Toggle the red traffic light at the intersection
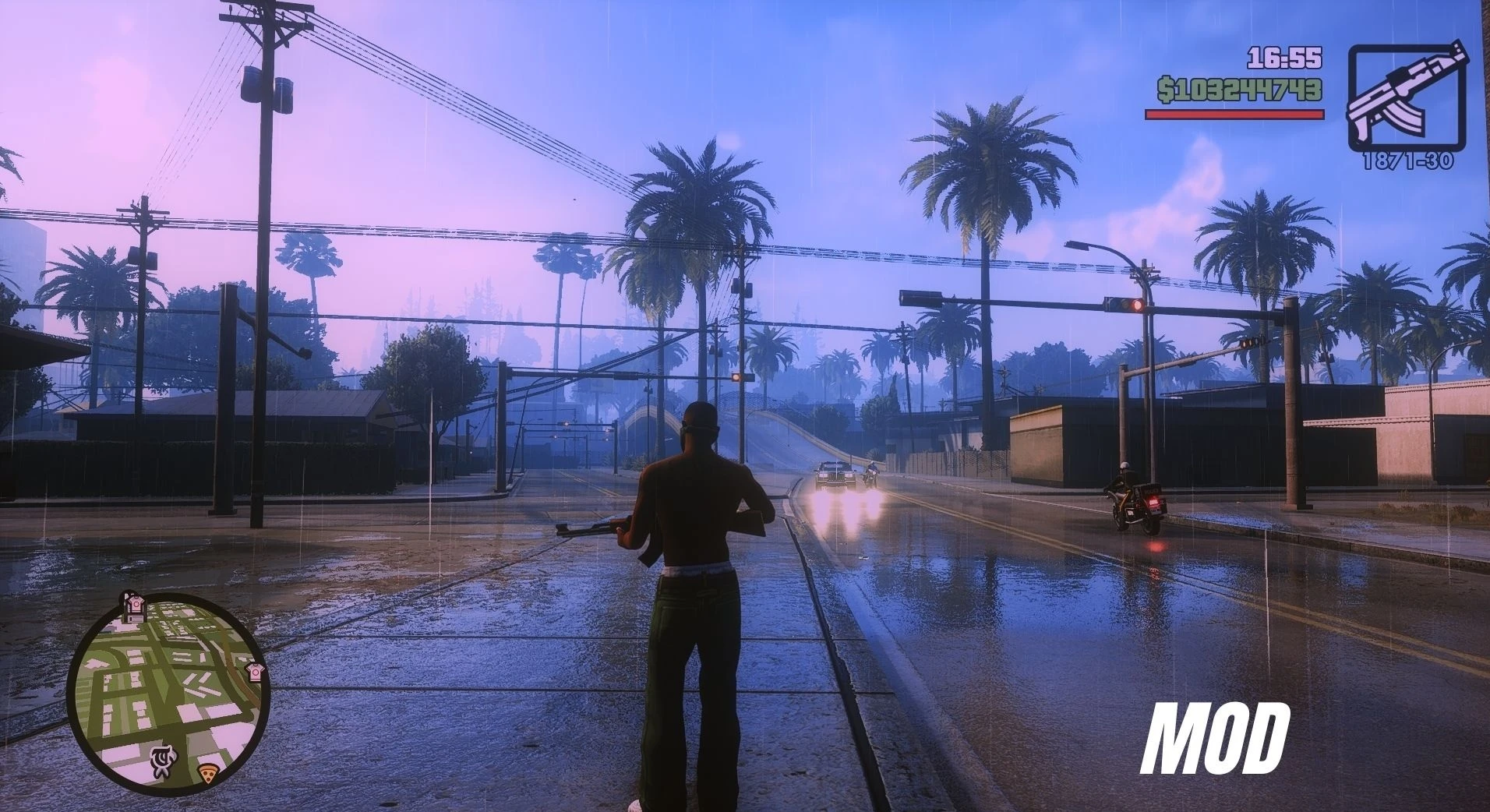Screen dimensions: 1490x812 click(1138, 305)
